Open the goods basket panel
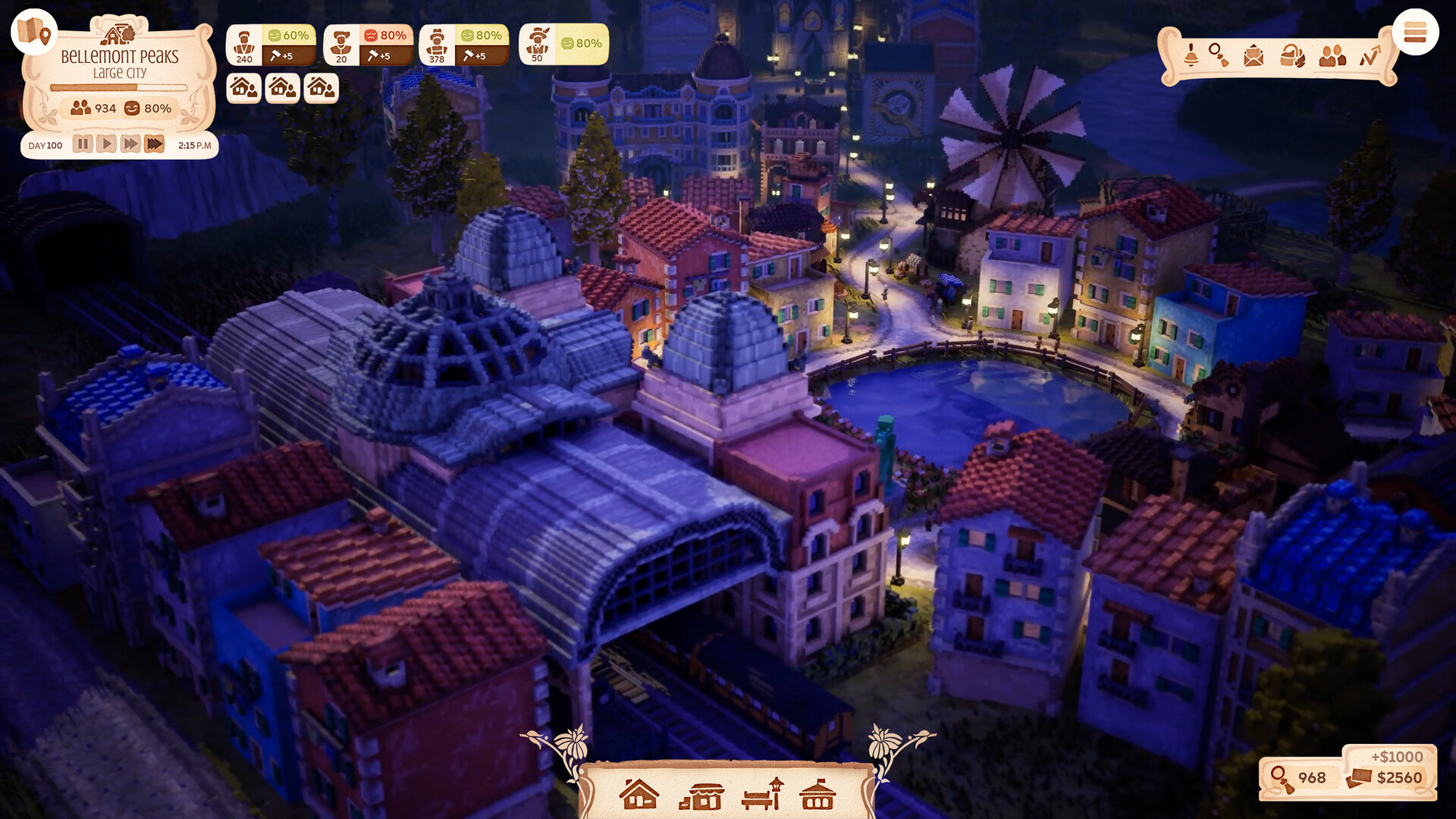The height and width of the screenshot is (819, 1456). click(1291, 55)
